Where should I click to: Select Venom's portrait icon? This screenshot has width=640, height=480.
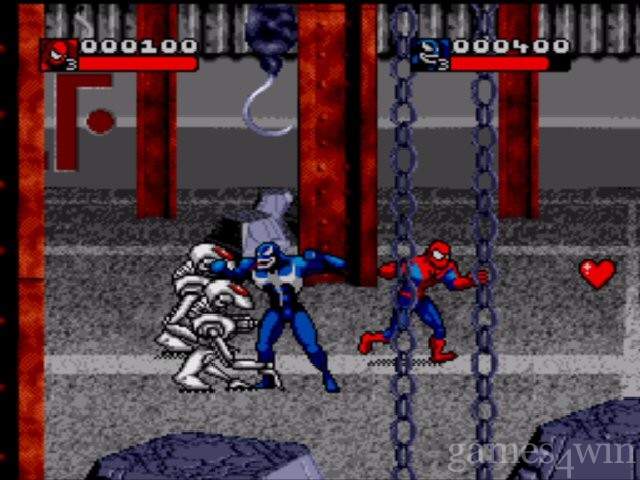tap(433, 54)
